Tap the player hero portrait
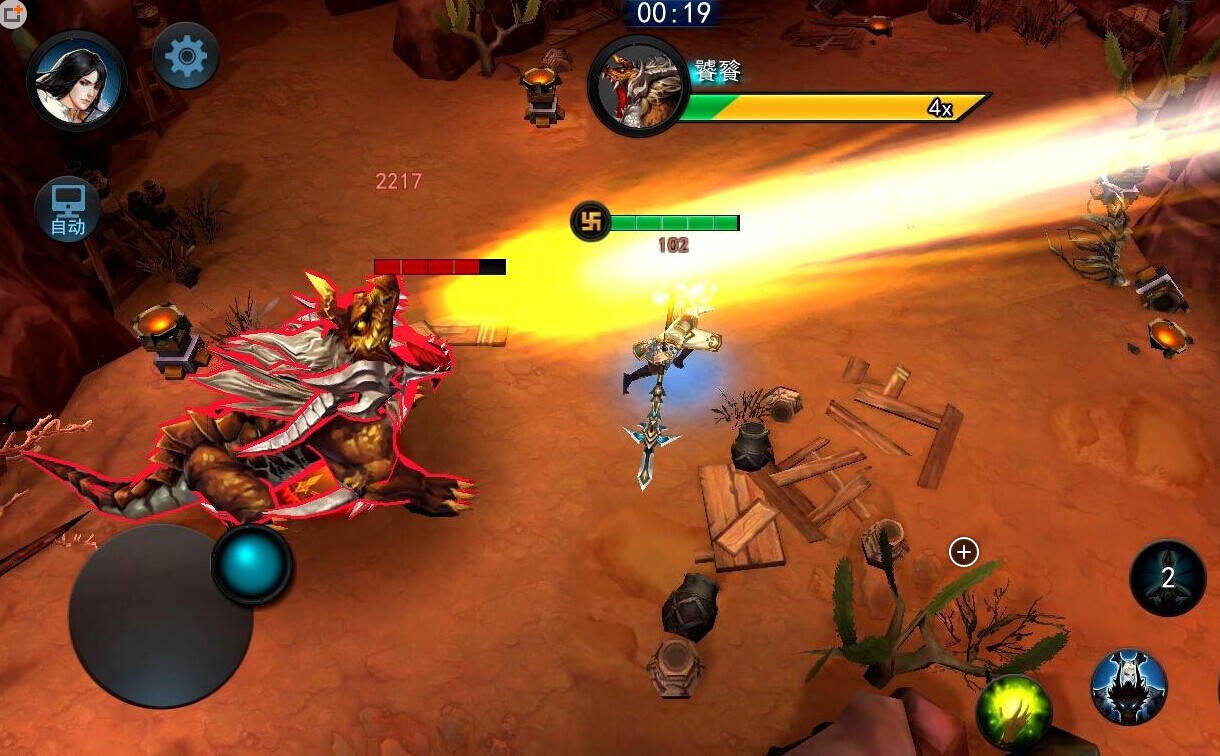This screenshot has width=1220, height=756. (x=77, y=82)
